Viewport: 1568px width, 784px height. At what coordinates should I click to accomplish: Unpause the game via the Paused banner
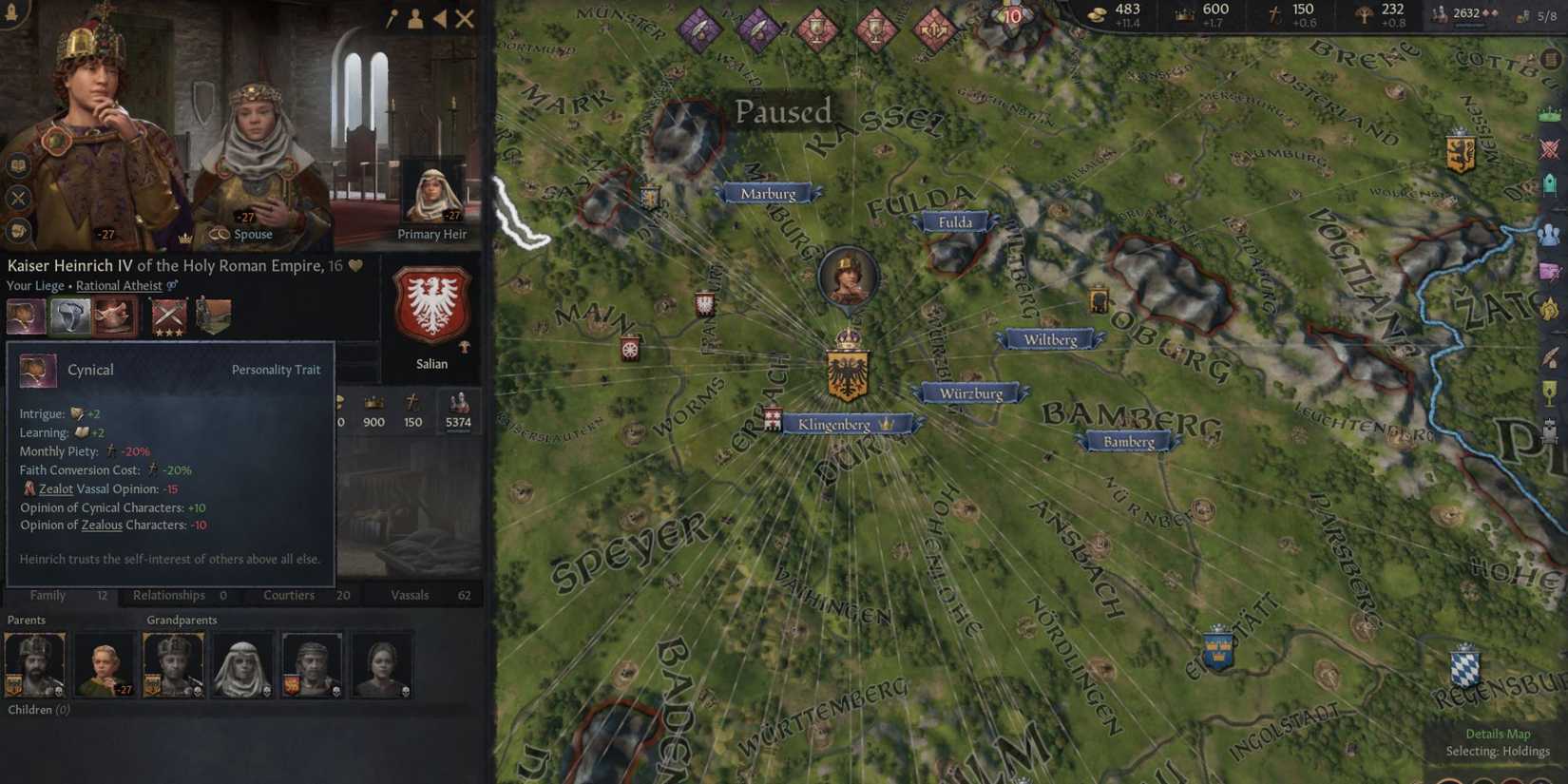click(x=782, y=111)
